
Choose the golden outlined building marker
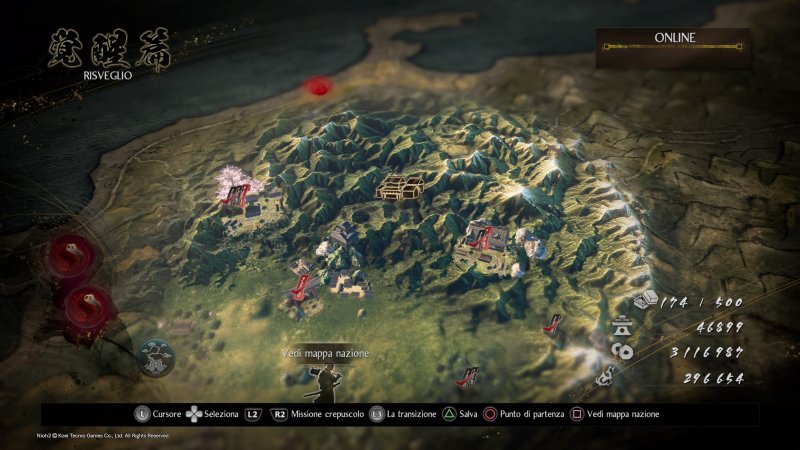(x=401, y=185)
